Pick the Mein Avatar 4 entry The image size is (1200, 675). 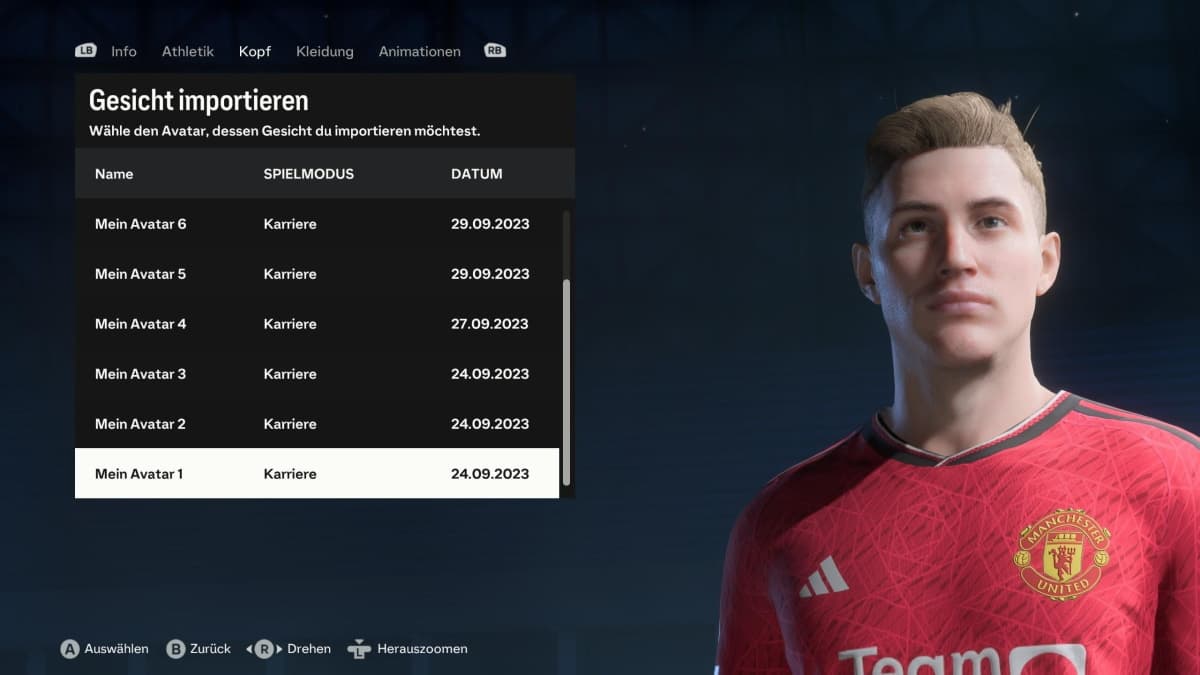pyautogui.click(x=316, y=324)
